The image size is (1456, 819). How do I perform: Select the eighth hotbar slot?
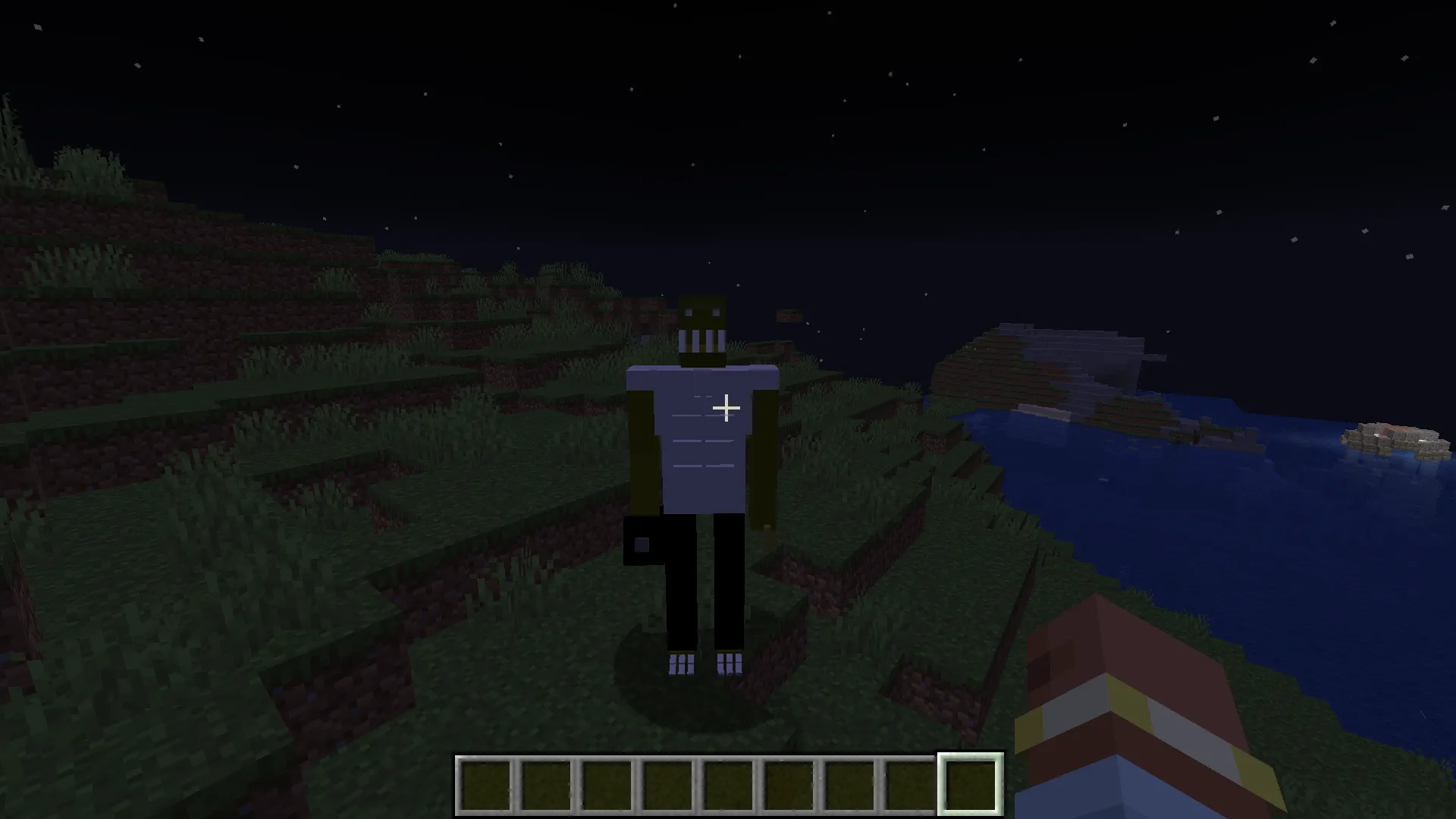pyautogui.click(x=908, y=782)
